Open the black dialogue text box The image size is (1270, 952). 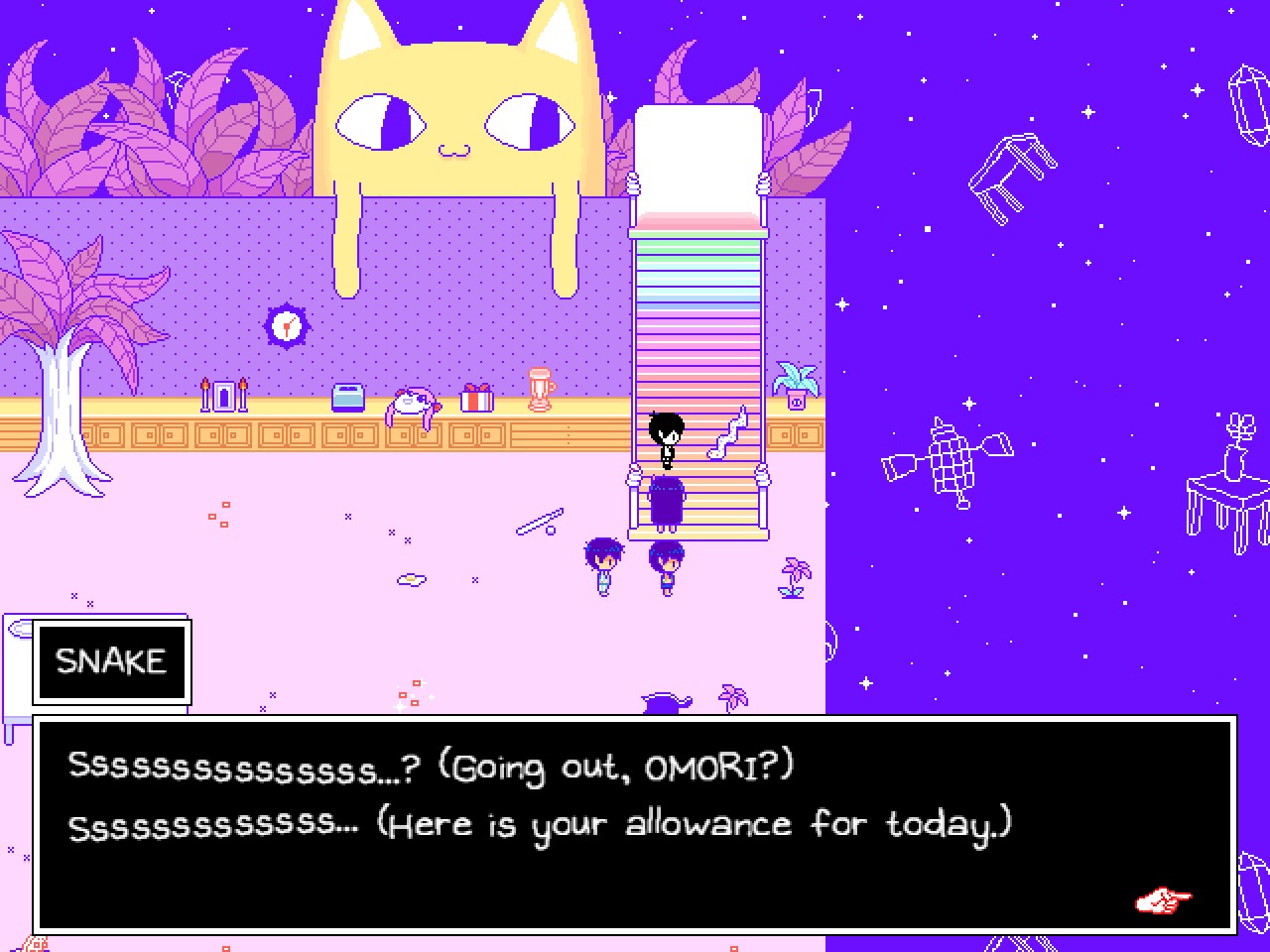[x=635, y=823]
